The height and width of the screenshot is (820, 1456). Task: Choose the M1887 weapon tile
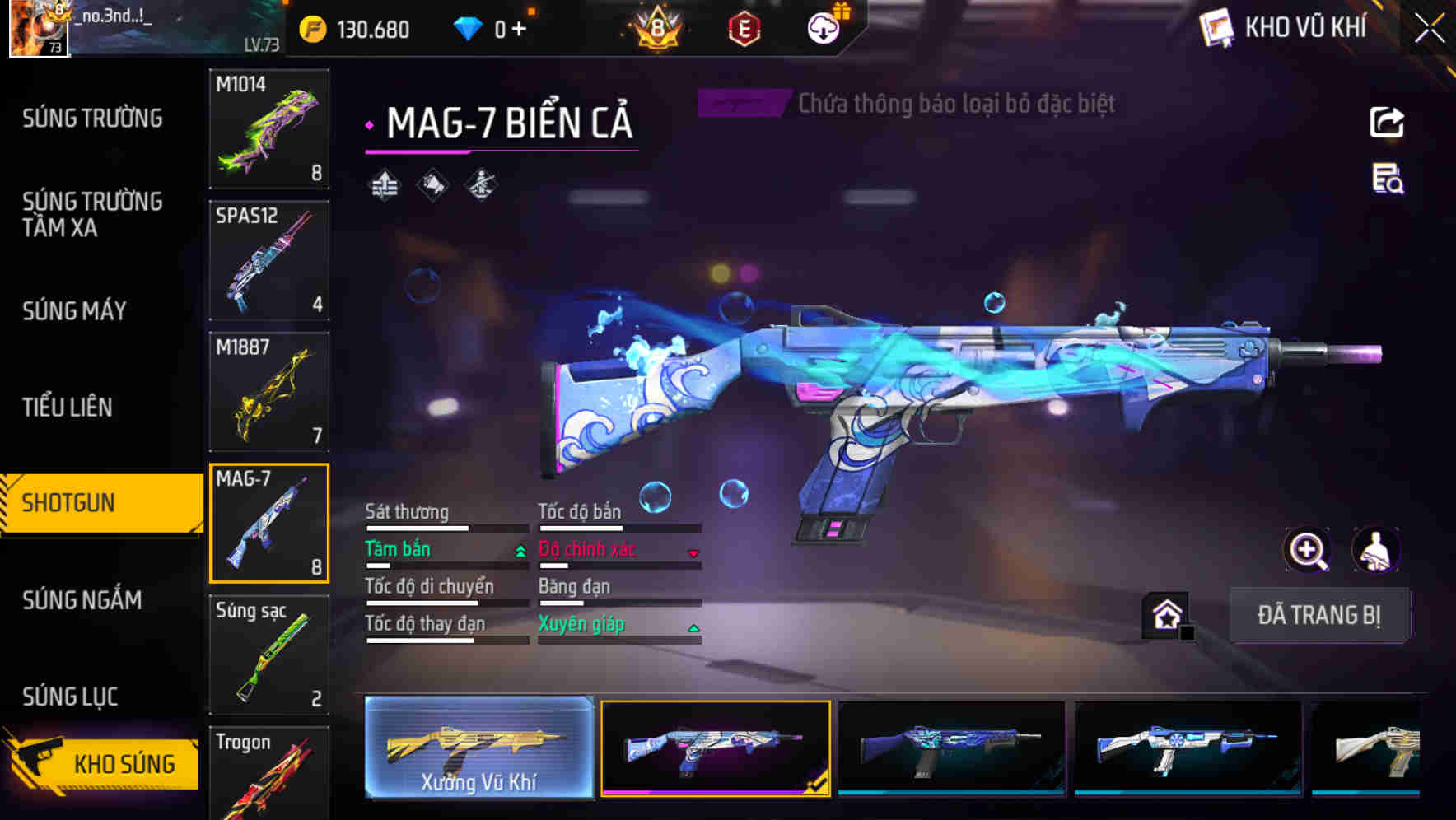(x=269, y=392)
